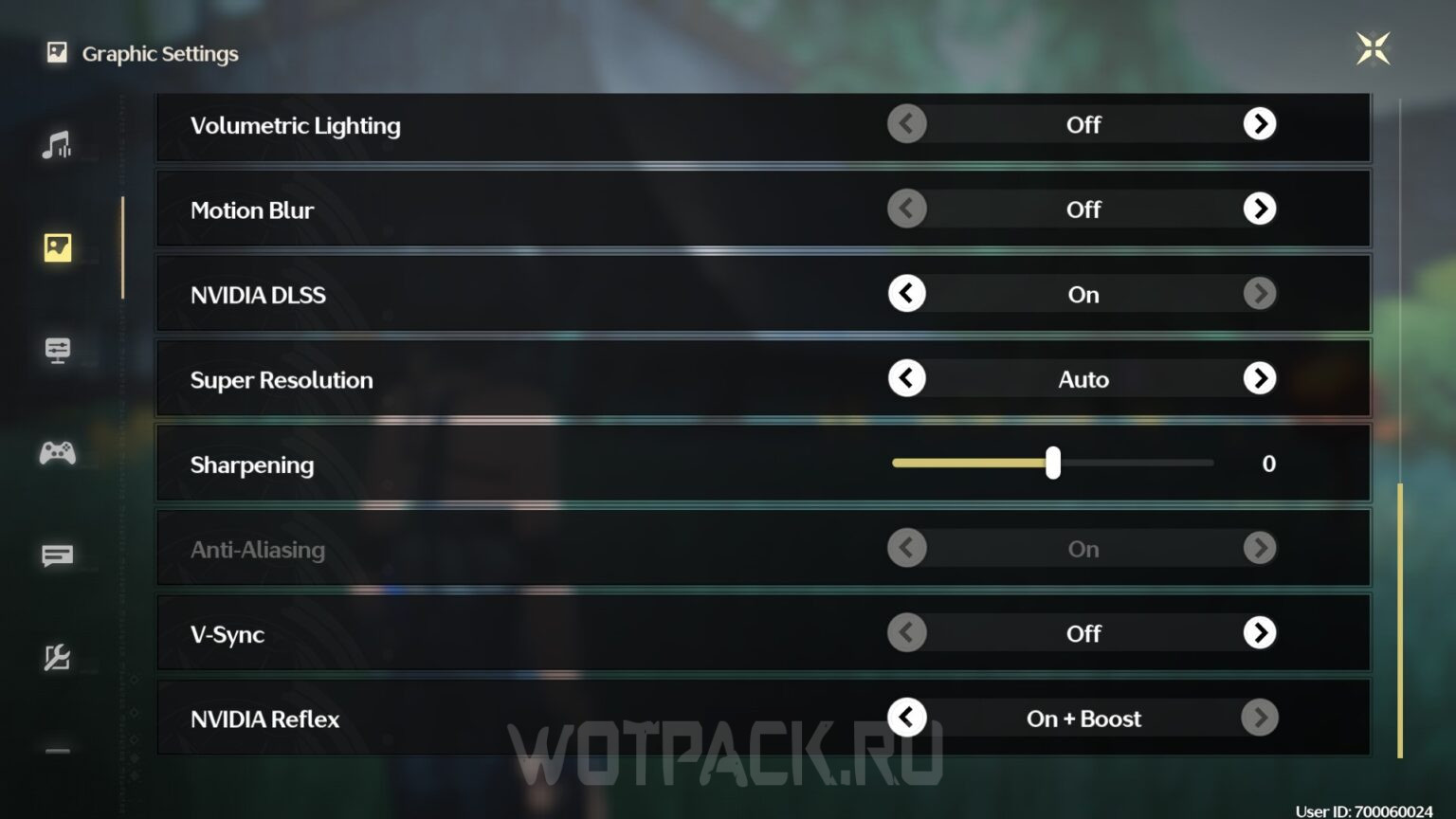Open the network/display settings panel
1456x819 pixels.
point(58,349)
